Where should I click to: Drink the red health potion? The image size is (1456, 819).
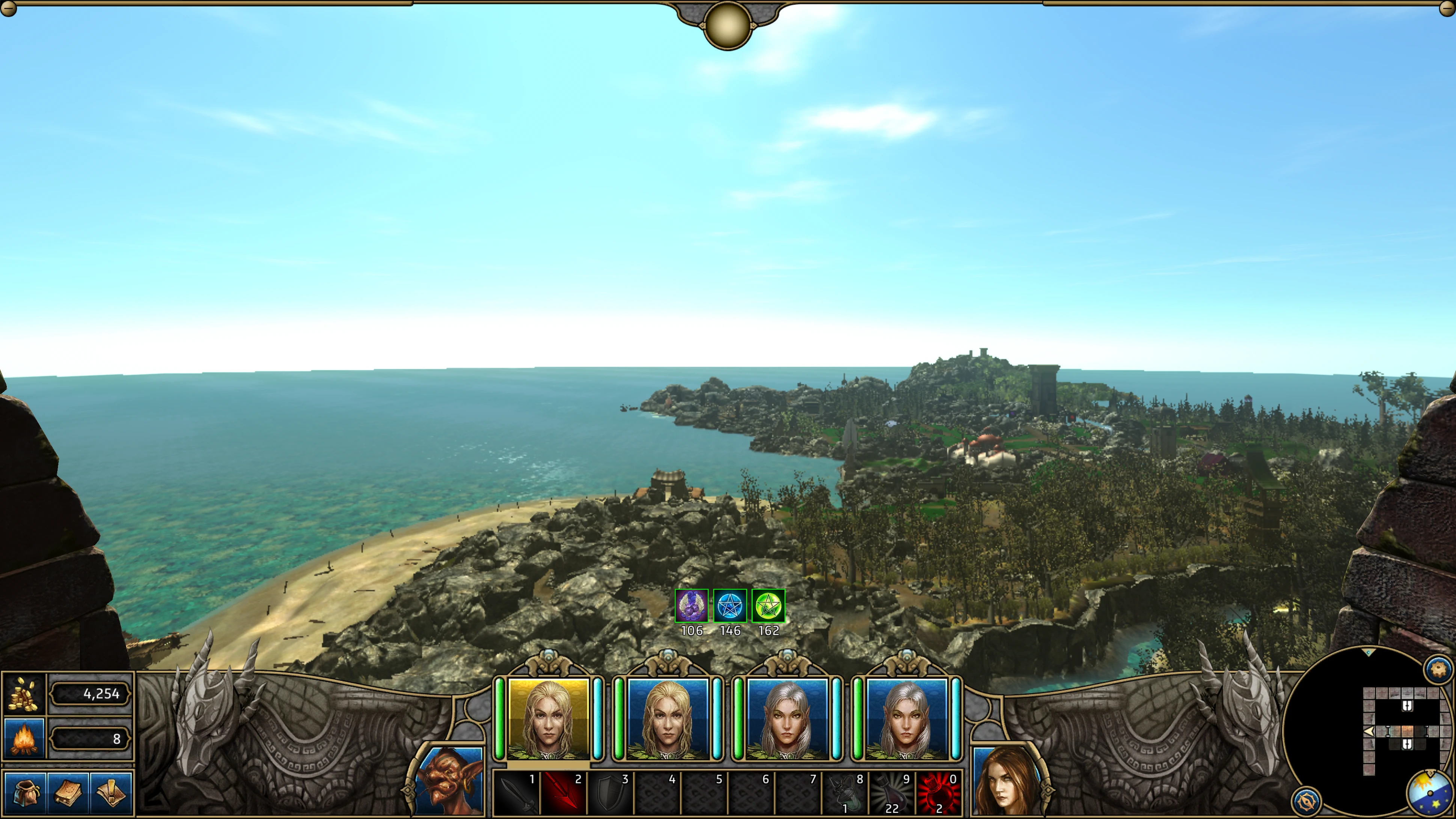coord(939,793)
